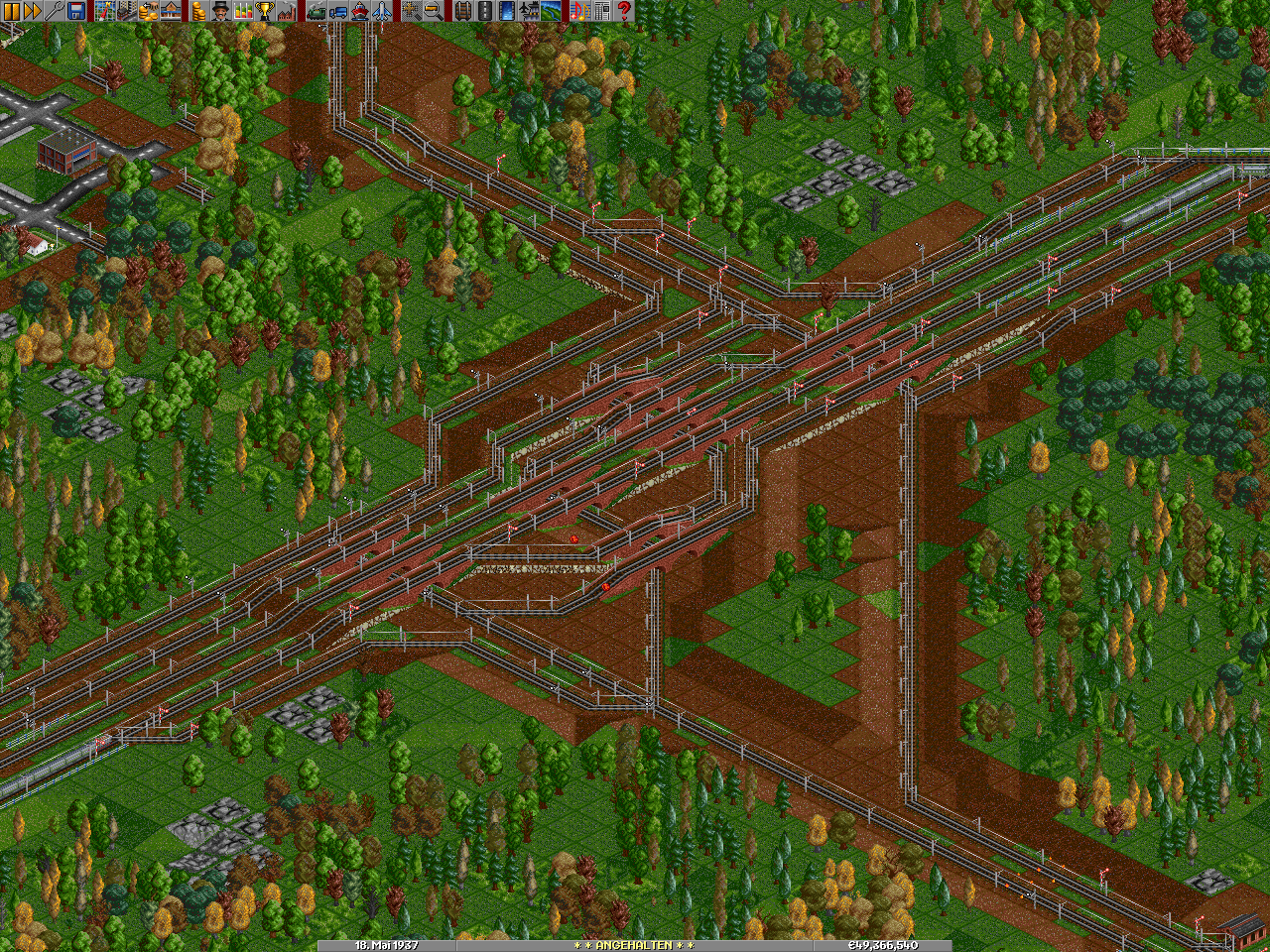Show the company station list
Image resolution: width=1270 pixels, height=952 pixels.
pos(171,11)
